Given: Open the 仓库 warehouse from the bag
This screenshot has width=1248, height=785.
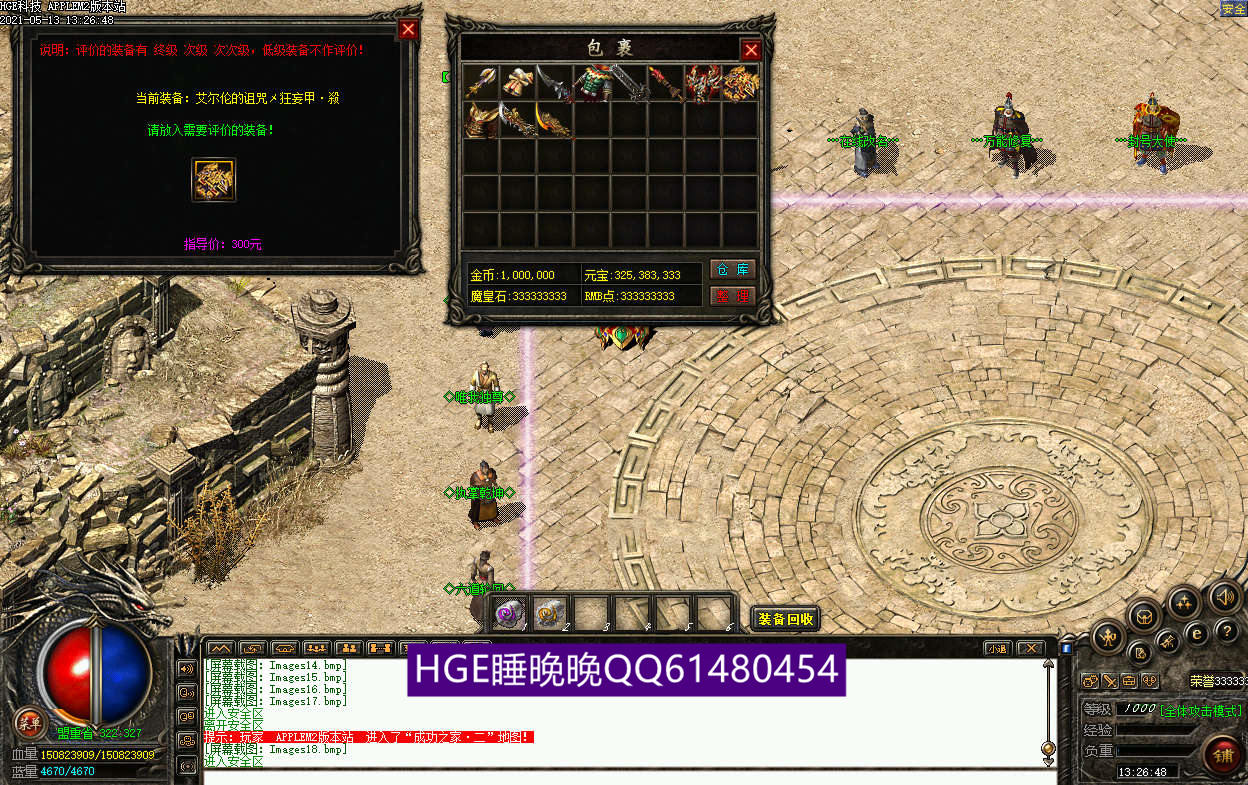Looking at the screenshot, I should [x=732, y=271].
